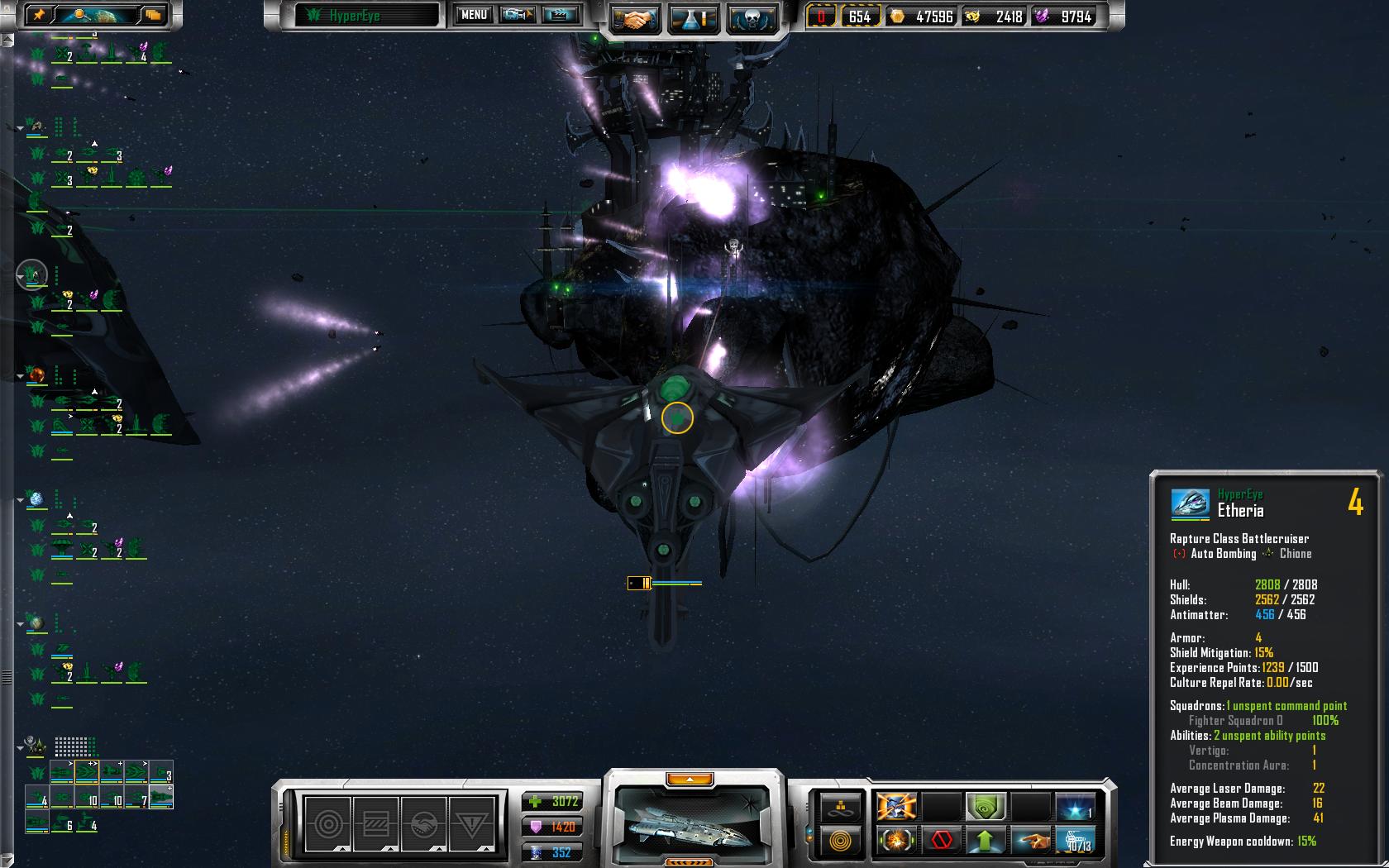This screenshot has width=1389, height=868.
Task: Open the pirate skull screen
Action: (x=752, y=18)
